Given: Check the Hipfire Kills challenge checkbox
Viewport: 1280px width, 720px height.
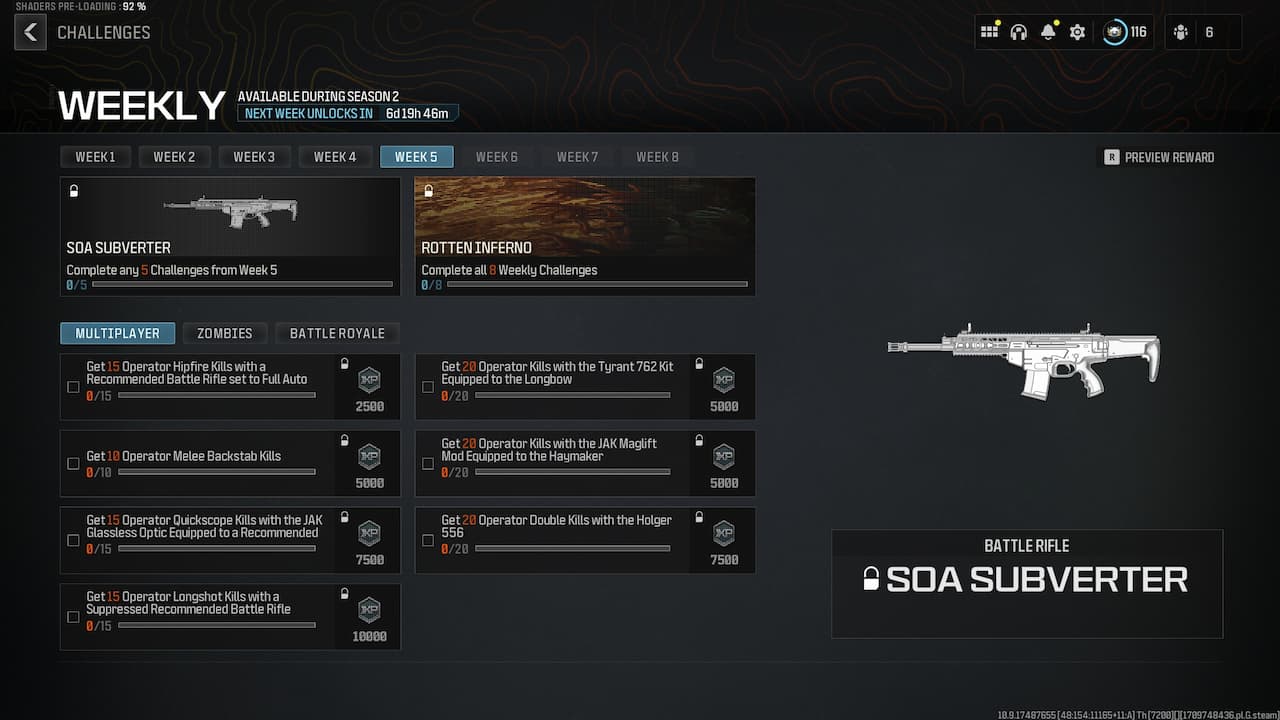Looking at the screenshot, I should pyautogui.click(x=73, y=387).
